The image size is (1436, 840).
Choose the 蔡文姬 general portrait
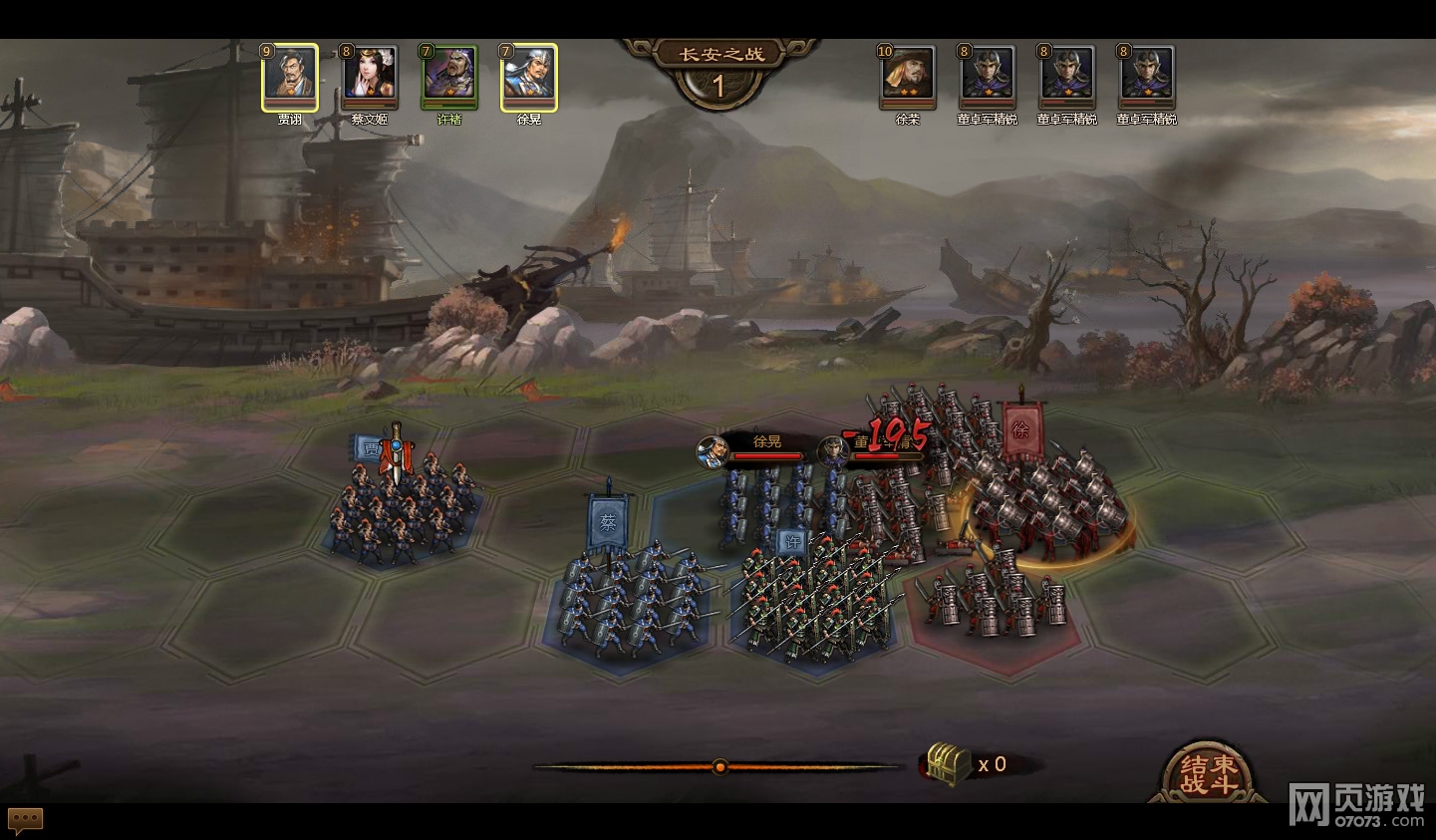(370, 76)
